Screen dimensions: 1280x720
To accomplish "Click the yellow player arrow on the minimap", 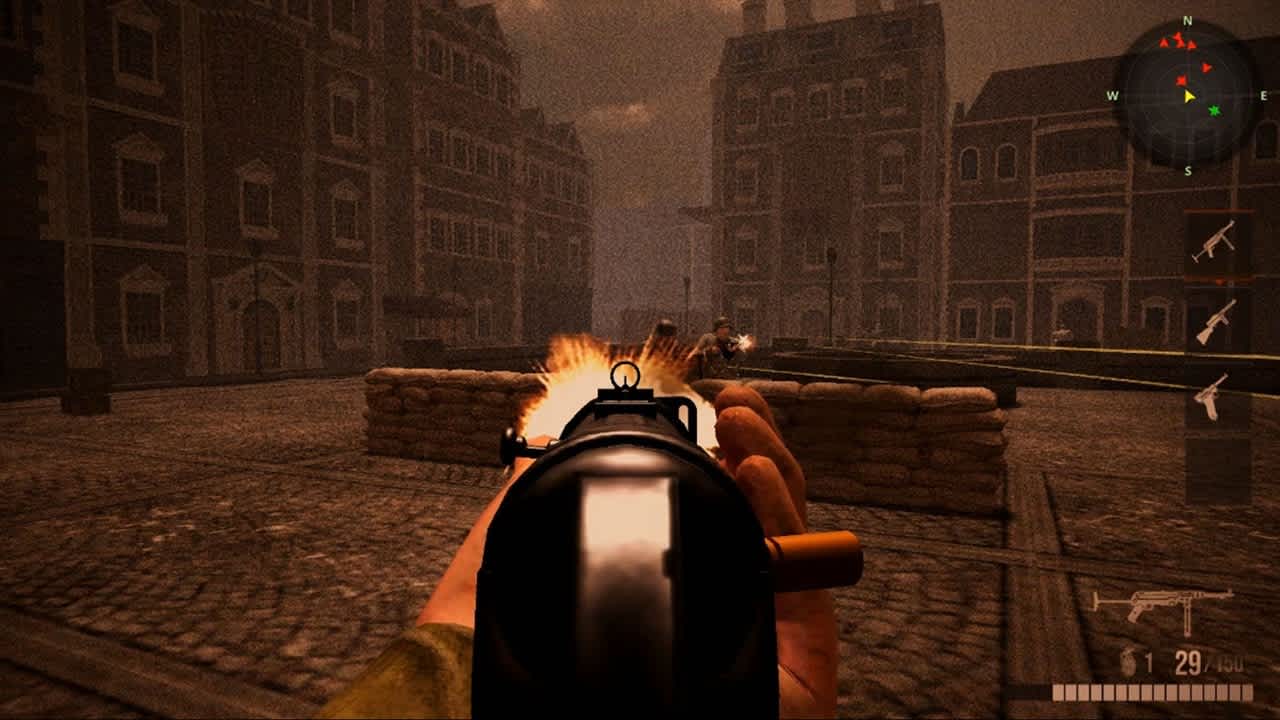I will tap(1187, 97).
